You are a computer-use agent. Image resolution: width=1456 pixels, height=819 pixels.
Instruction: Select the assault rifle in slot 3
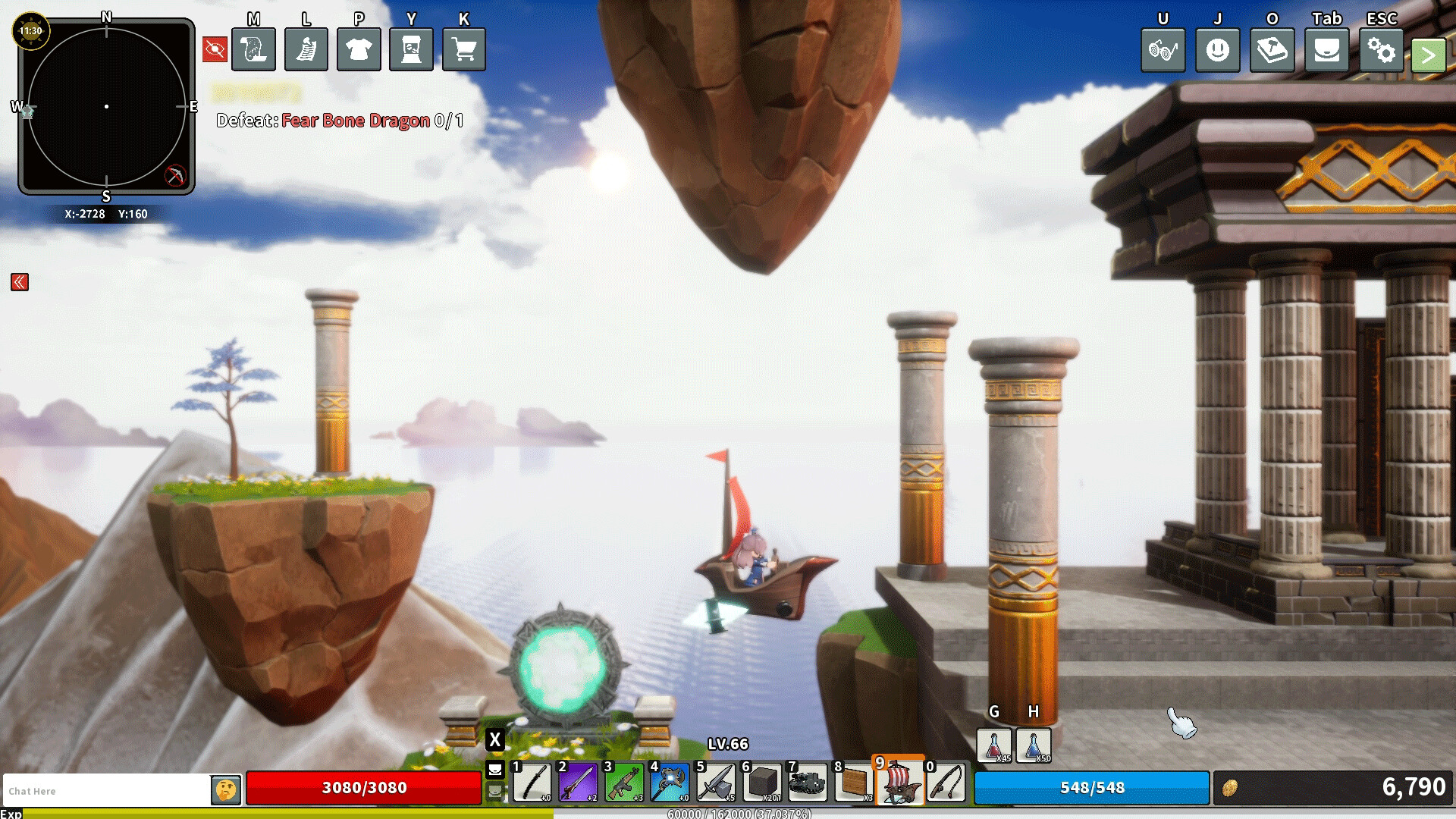(x=624, y=783)
